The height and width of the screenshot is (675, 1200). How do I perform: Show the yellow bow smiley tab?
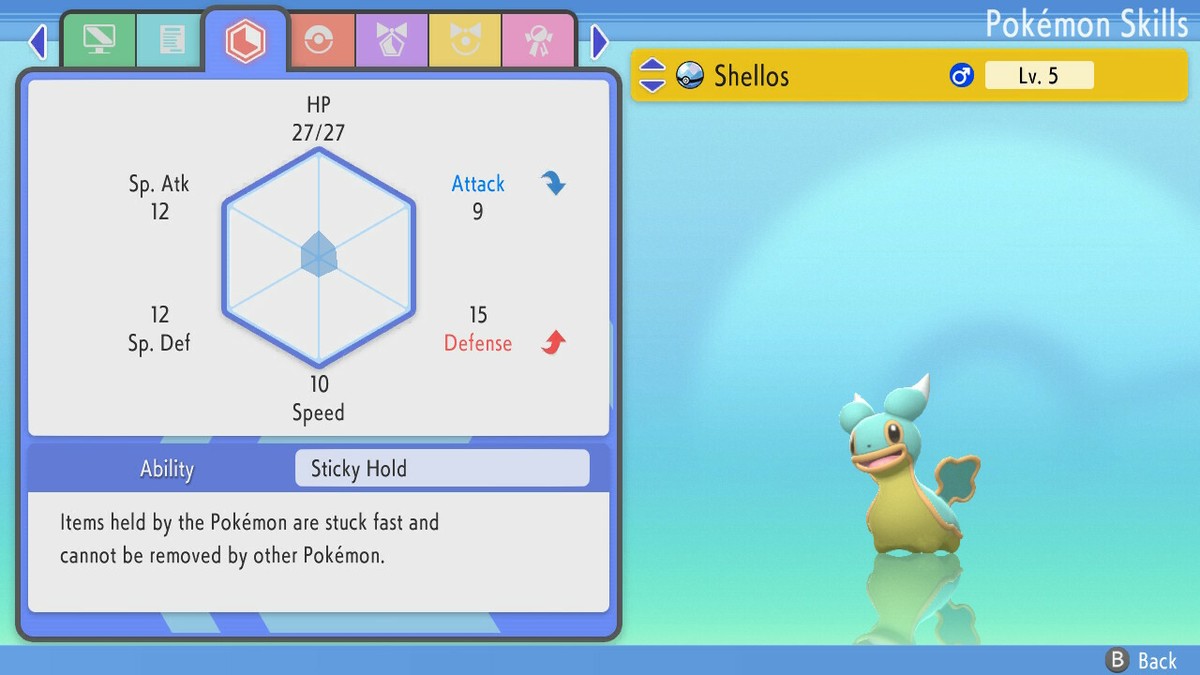point(464,40)
